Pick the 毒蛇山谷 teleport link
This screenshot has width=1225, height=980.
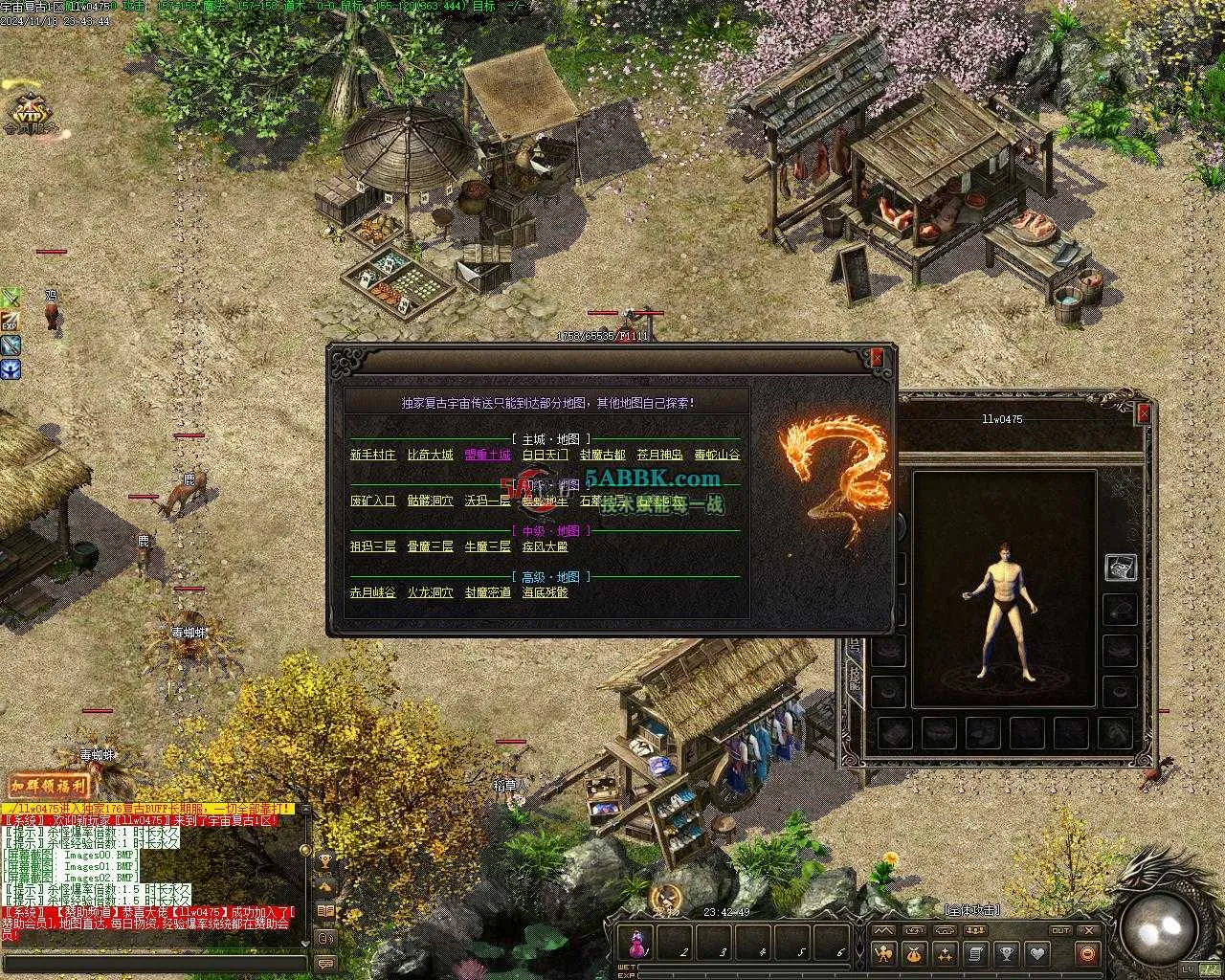tap(717, 455)
